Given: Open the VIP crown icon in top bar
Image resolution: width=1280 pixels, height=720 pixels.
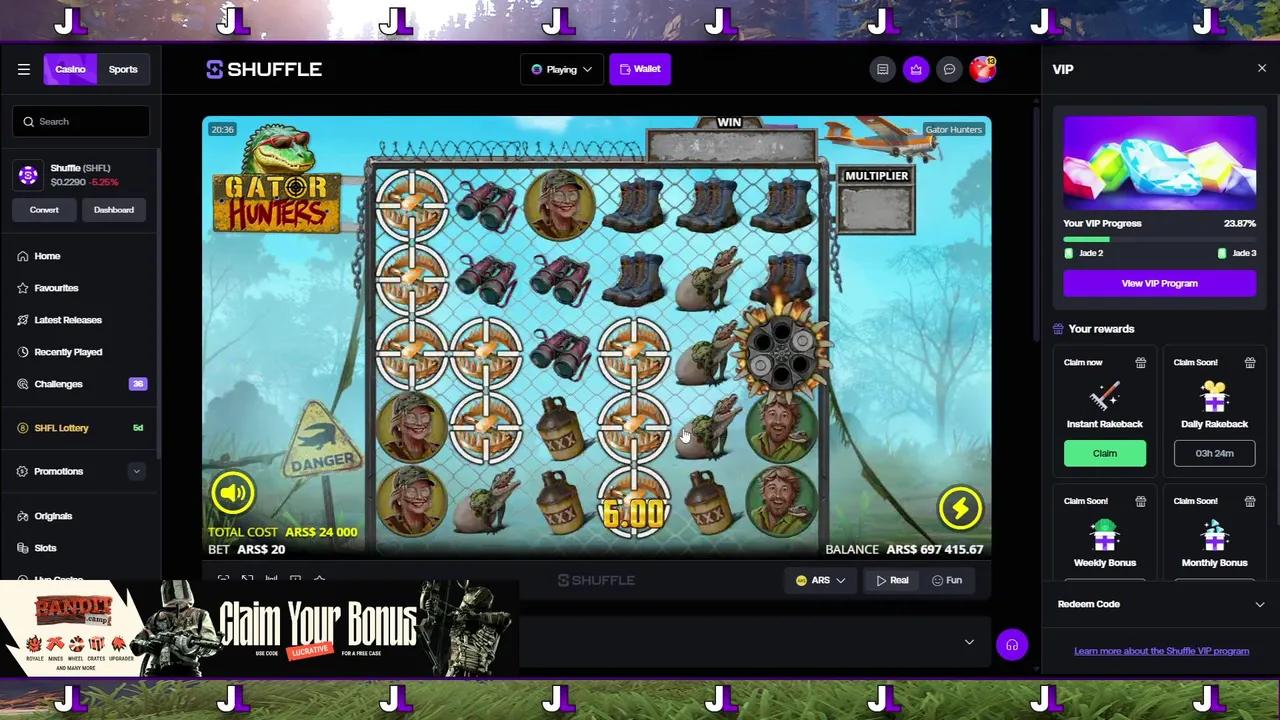Looking at the screenshot, I should pos(916,69).
